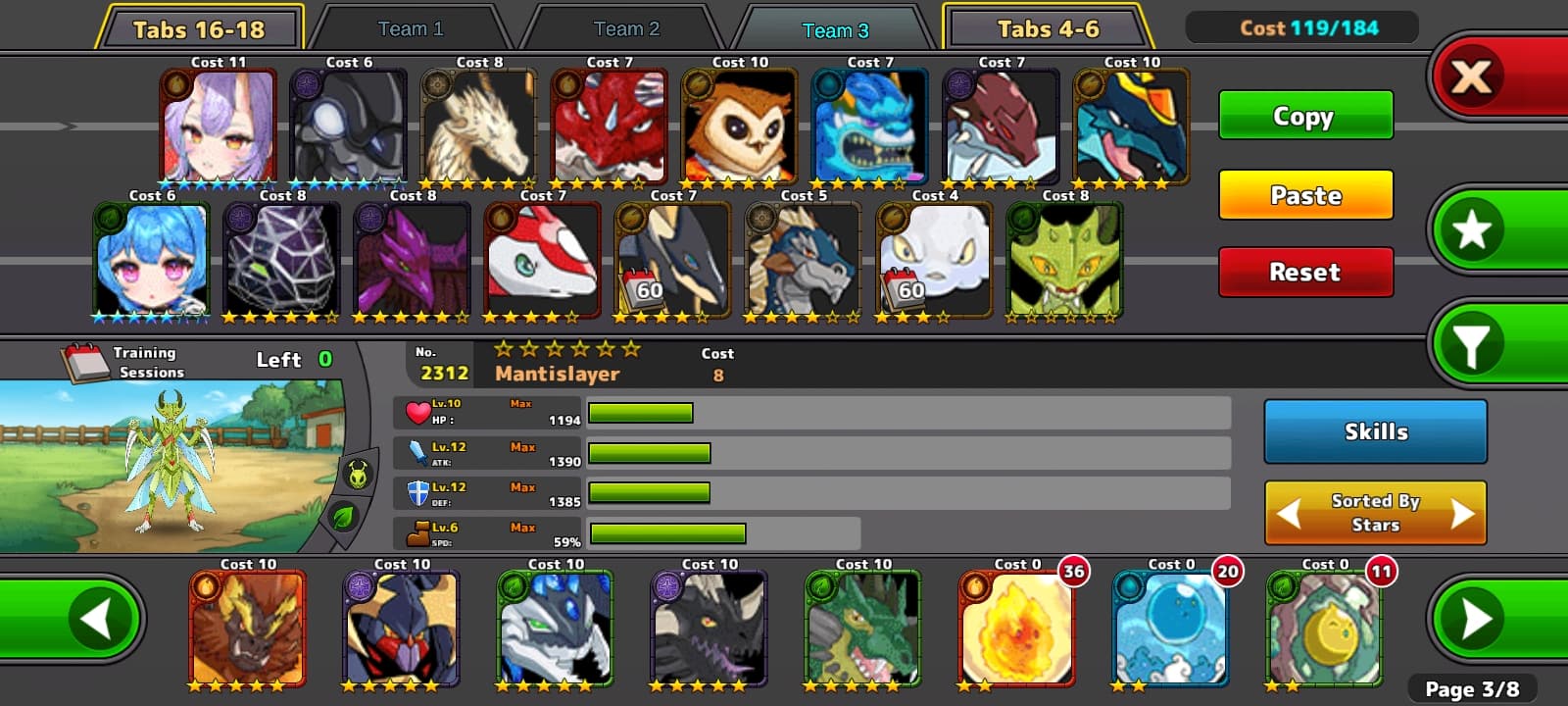The image size is (1568, 706).
Task: Open the funnel filter button
Action: [x=1472, y=343]
